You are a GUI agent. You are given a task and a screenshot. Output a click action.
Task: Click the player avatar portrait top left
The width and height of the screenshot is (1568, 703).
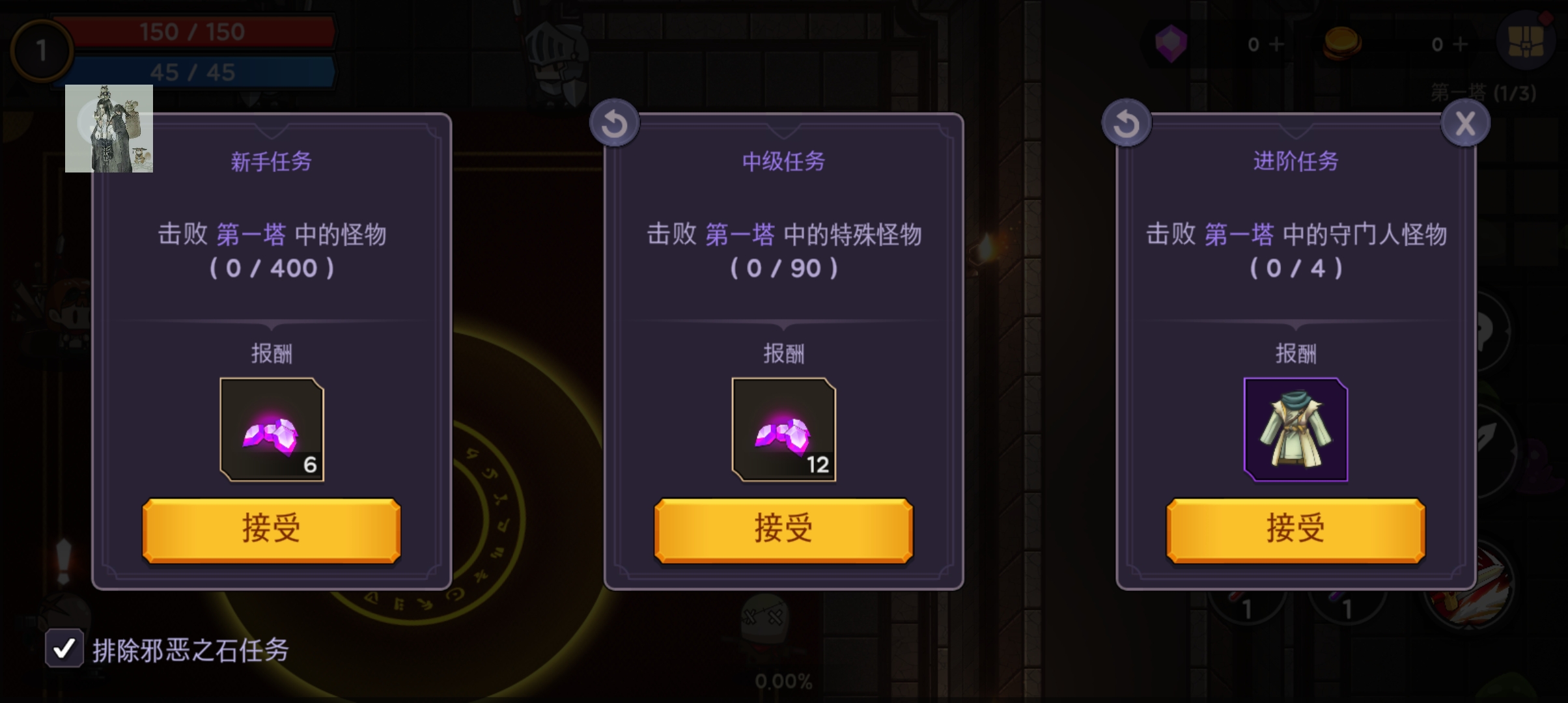coord(109,129)
